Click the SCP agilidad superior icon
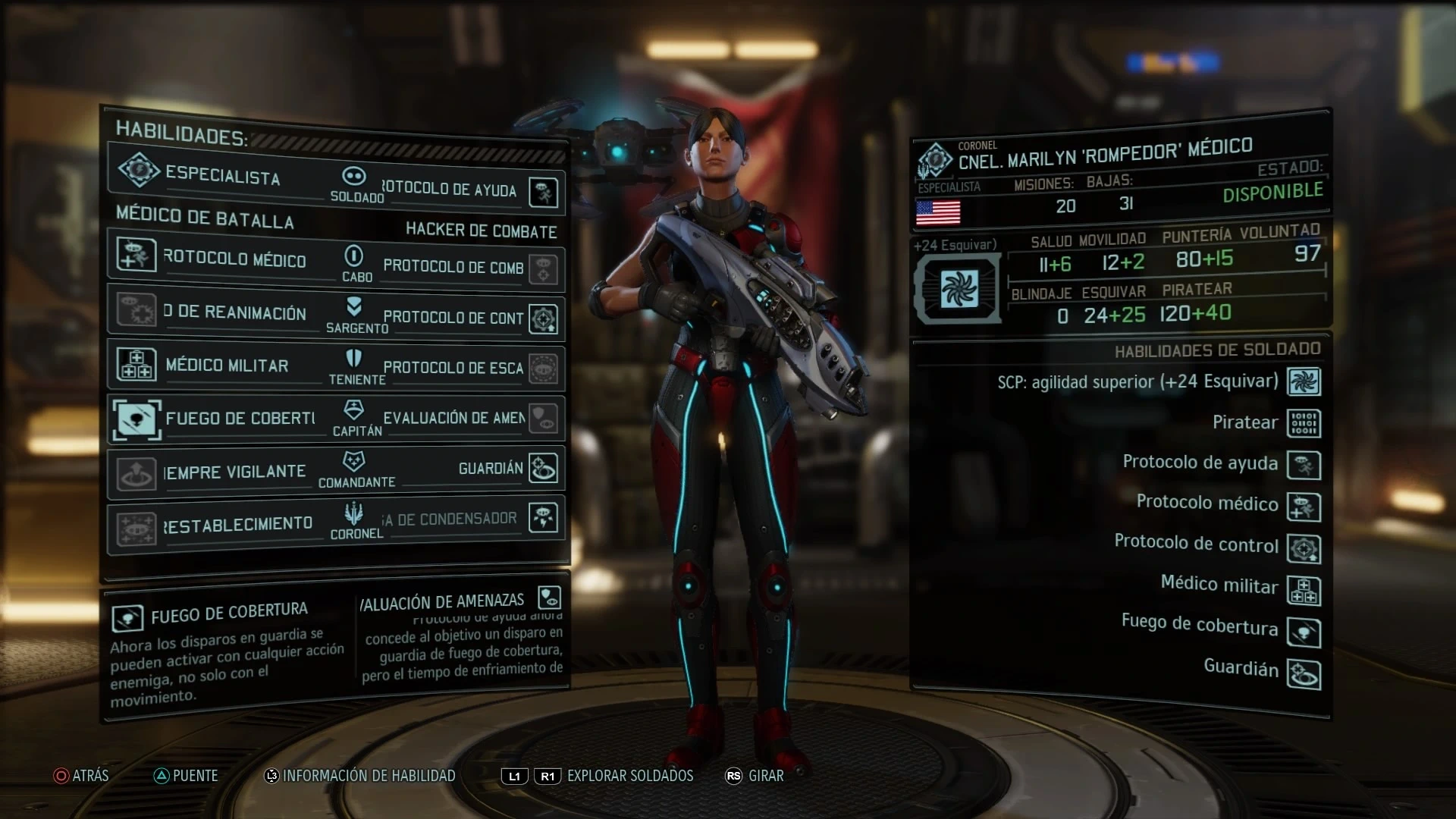 pos(1304,381)
